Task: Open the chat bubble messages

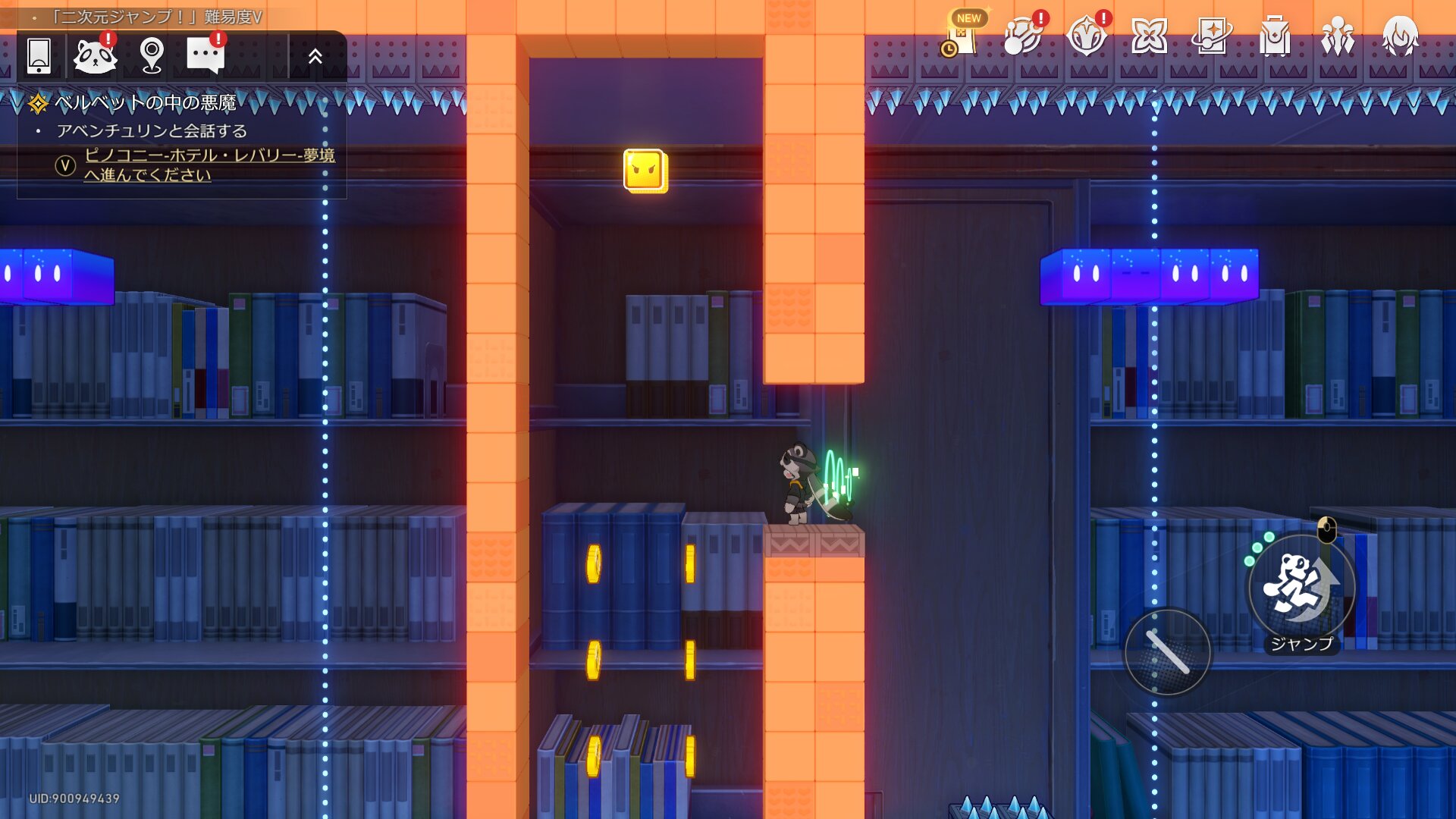Action: [x=205, y=55]
